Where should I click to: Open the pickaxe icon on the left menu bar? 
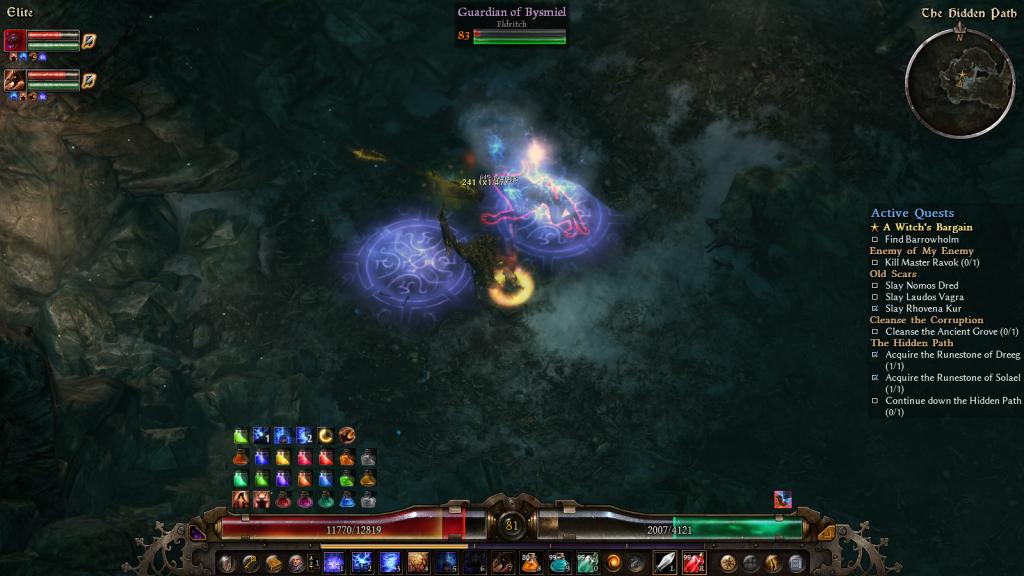tap(250, 562)
